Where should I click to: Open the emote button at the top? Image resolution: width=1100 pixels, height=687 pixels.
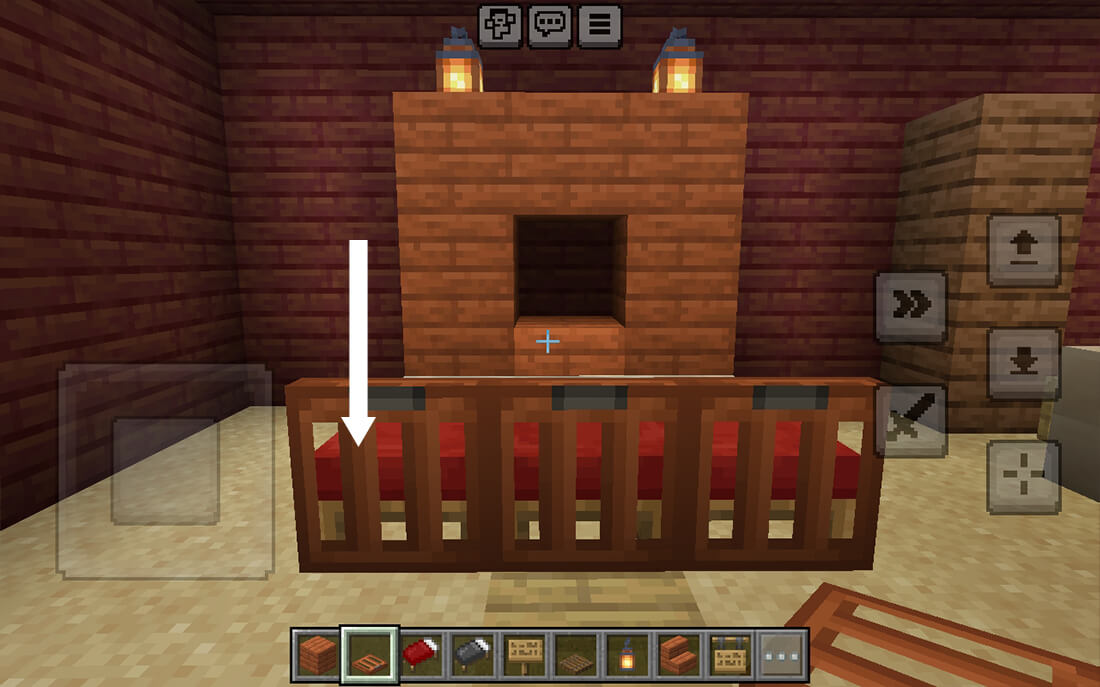(499, 26)
